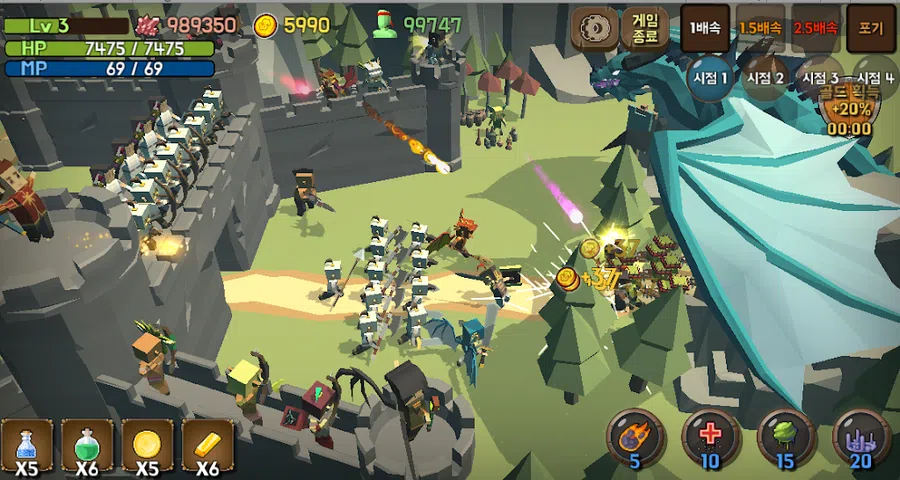
Task: Use the gold bar item slot
Action: 207,445
